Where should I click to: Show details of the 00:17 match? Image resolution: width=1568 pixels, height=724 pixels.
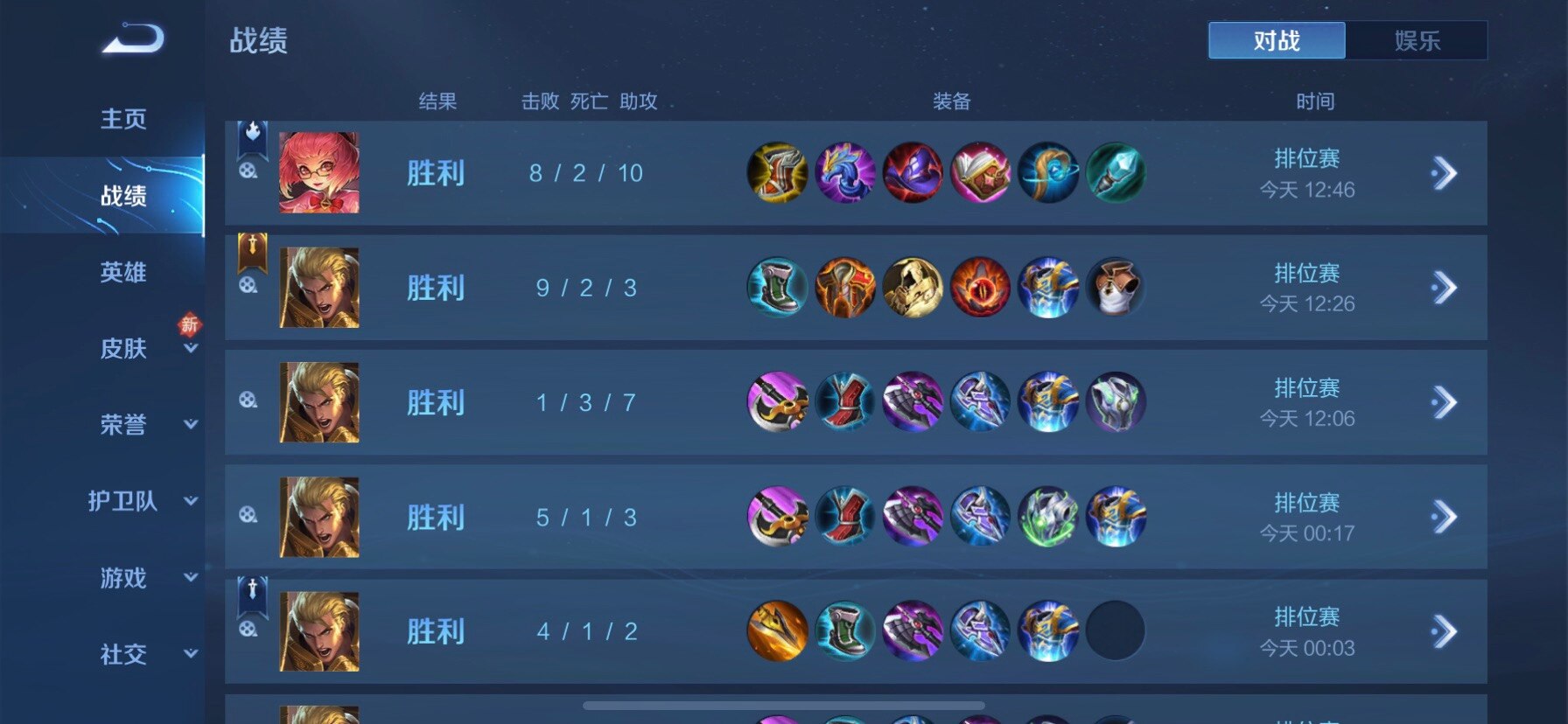coord(1445,517)
